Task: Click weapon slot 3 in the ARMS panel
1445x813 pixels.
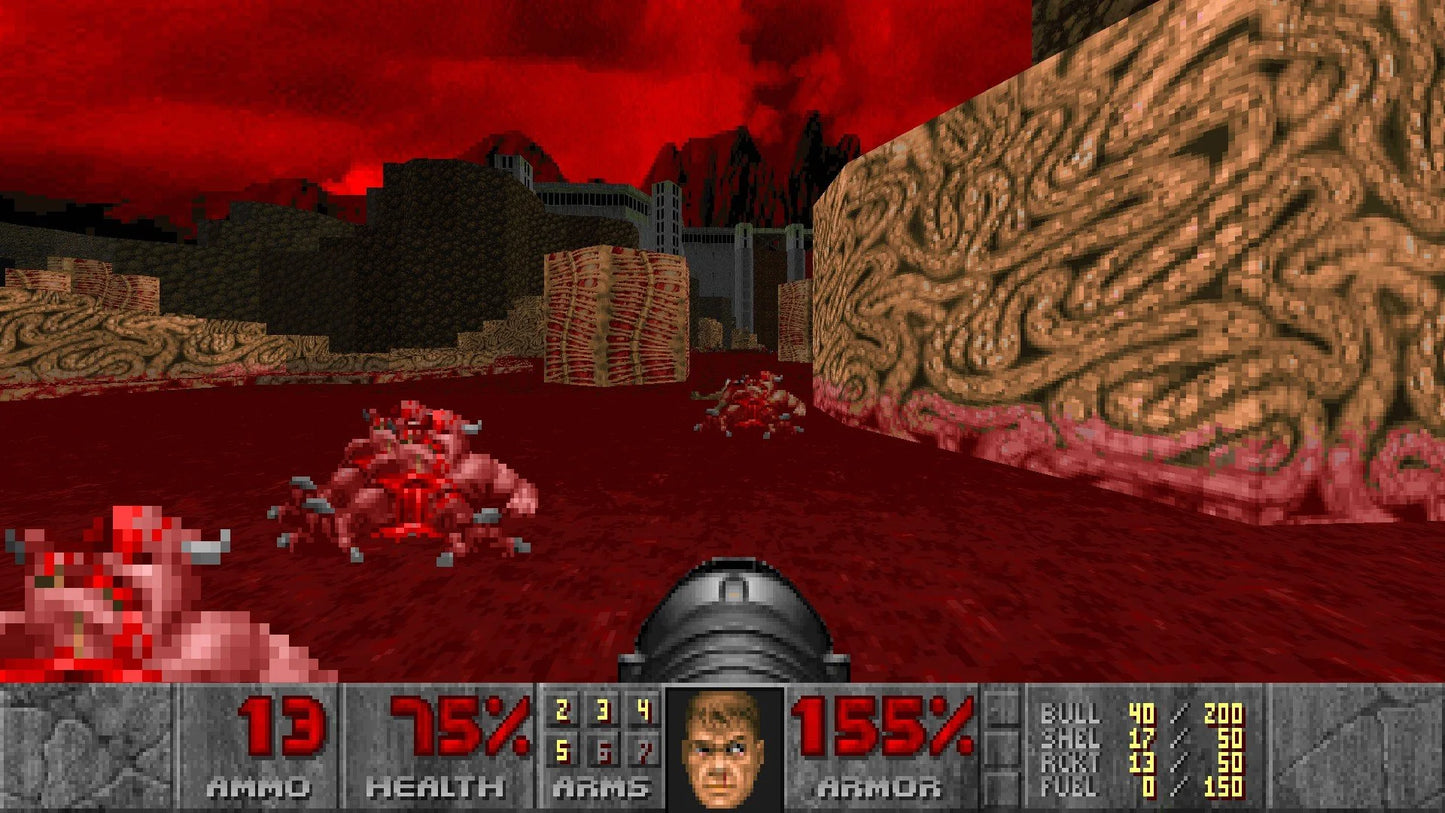Action: [603, 712]
